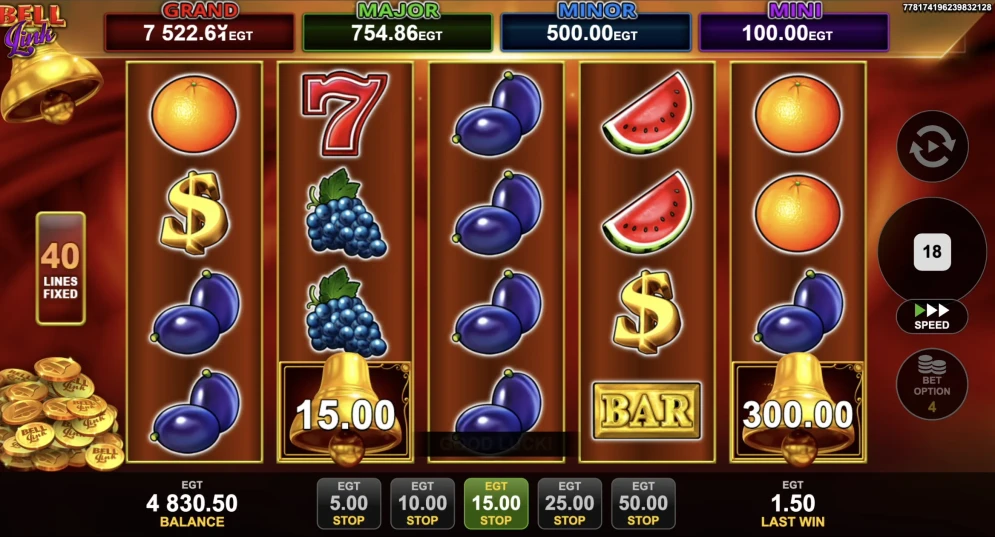Show the Minor jackpot details
Image resolution: width=995 pixels, height=537 pixels.
[x=595, y=31]
